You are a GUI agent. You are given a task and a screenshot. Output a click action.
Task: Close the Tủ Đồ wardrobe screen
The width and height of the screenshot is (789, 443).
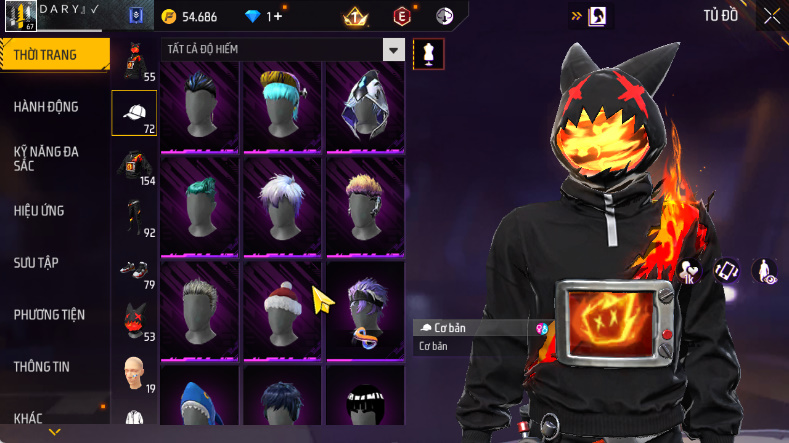[772, 15]
